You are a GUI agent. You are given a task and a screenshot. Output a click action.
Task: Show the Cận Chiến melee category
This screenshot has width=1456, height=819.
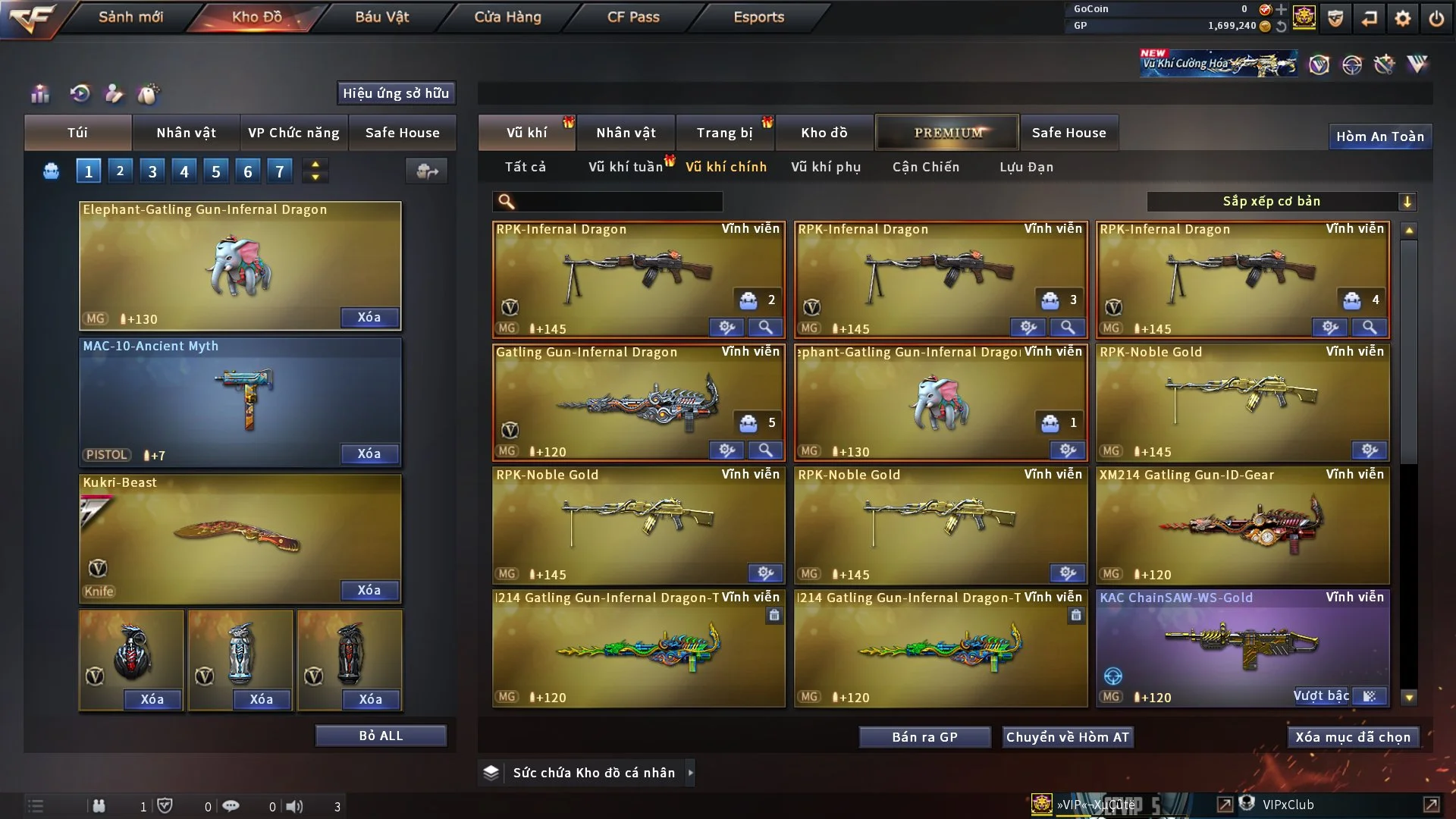click(x=925, y=167)
